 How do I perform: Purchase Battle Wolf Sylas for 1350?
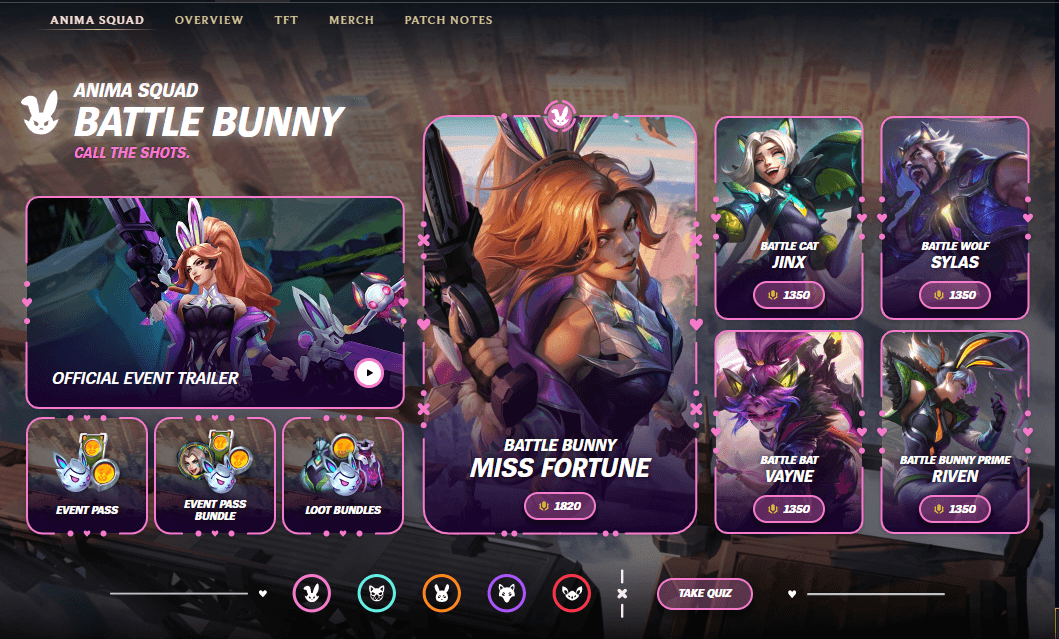pyautogui.click(x=955, y=295)
